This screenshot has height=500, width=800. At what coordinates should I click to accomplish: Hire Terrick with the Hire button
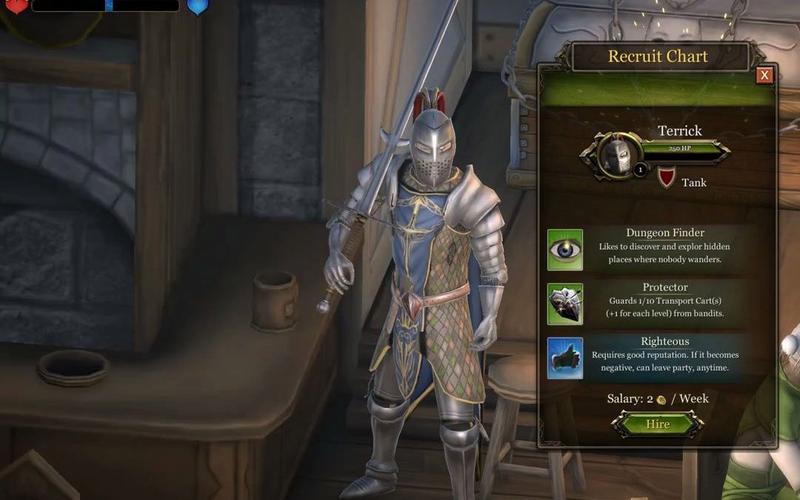click(657, 424)
